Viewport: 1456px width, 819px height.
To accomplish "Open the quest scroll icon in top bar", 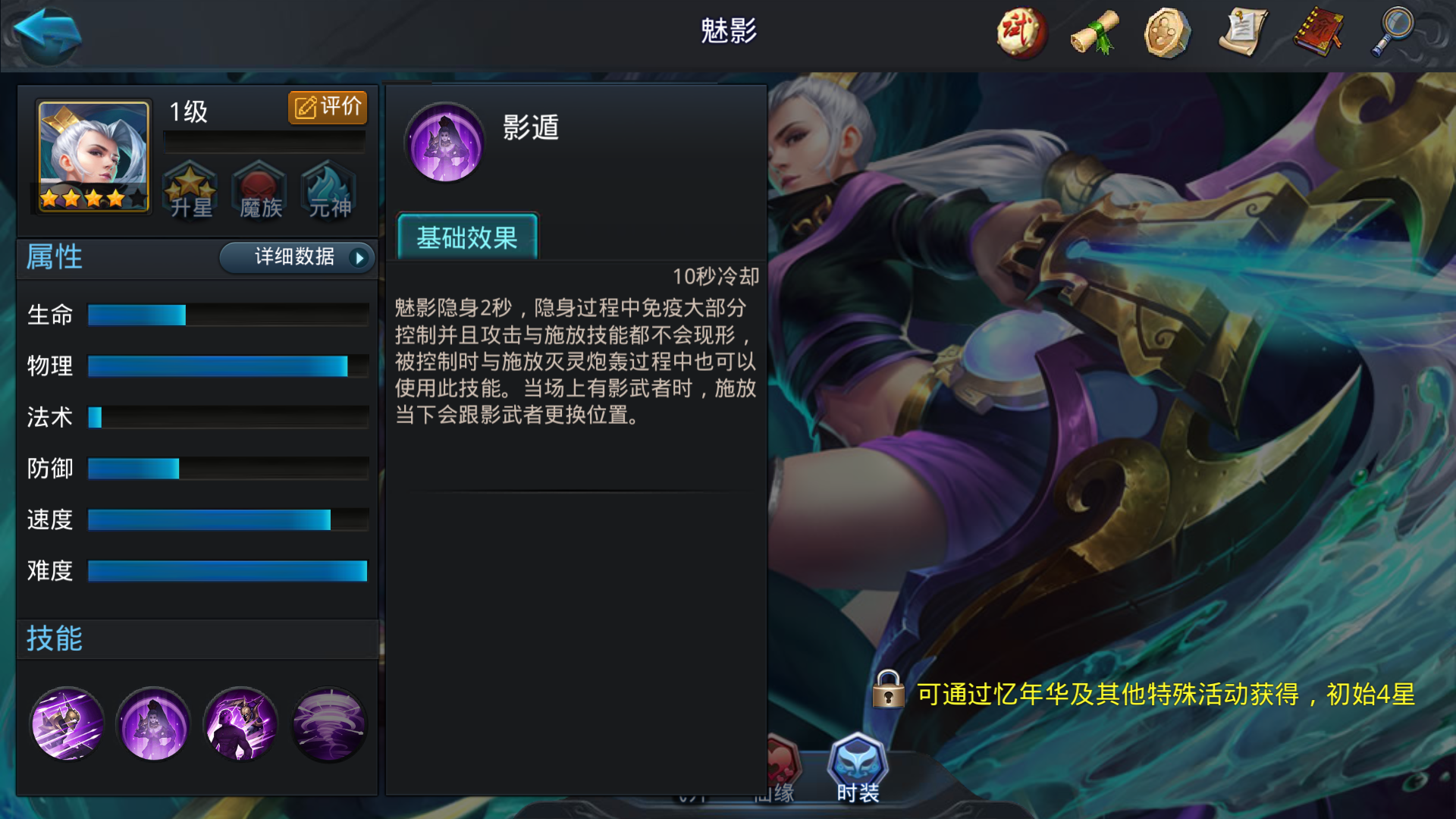I will [x=1241, y=33].
